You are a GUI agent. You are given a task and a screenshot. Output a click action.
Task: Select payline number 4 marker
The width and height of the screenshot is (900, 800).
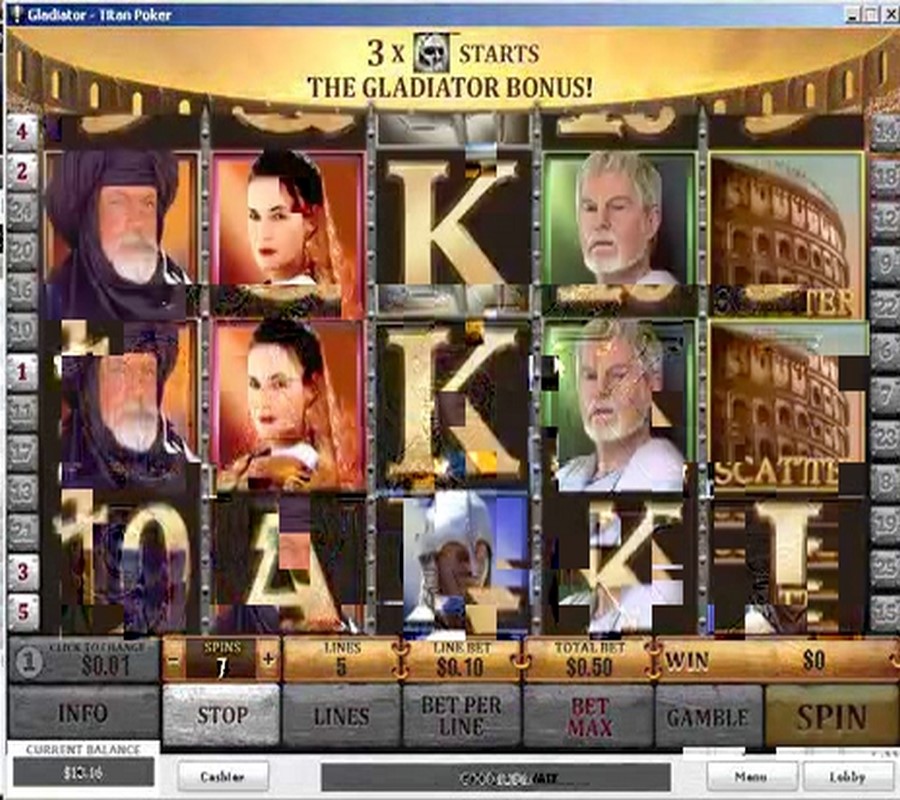pyautogui.click(x=22, y=130)
